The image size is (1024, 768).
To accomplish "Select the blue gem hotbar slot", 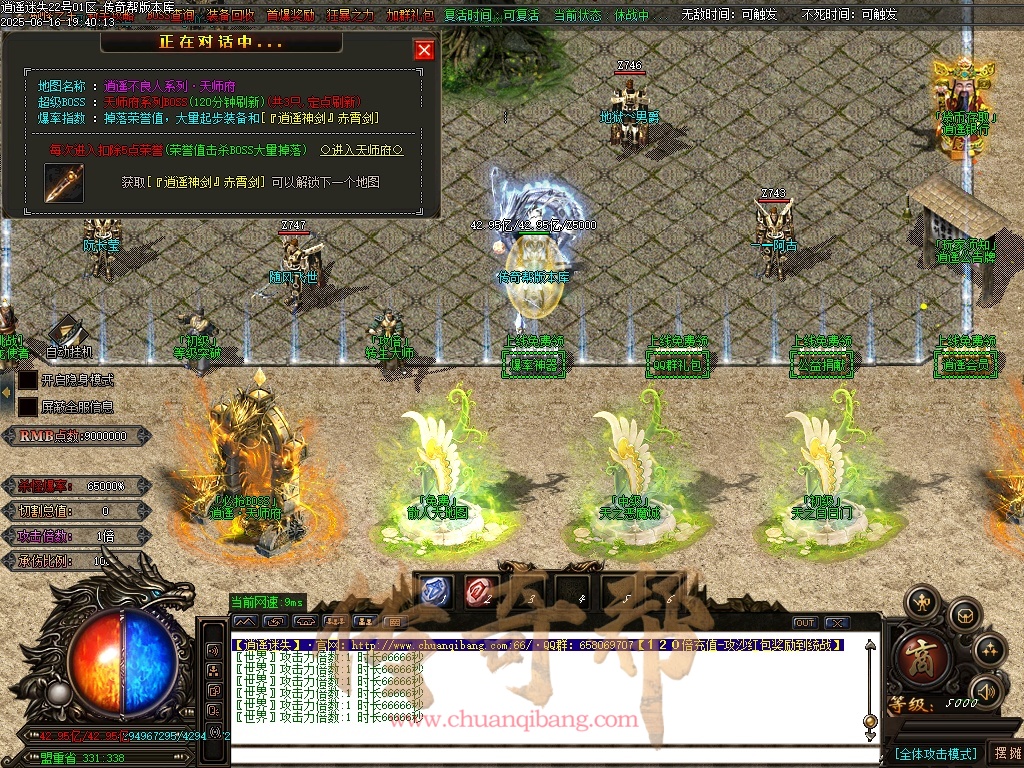I will (x=434, y=591).
